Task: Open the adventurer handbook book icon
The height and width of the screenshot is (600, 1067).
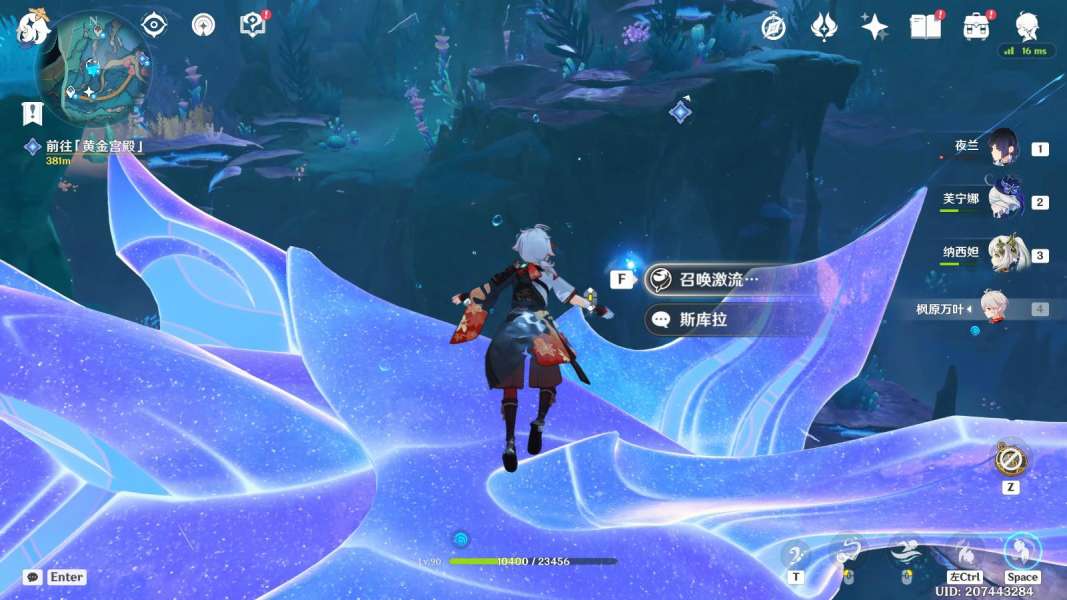Action: [x=925, y=27]
